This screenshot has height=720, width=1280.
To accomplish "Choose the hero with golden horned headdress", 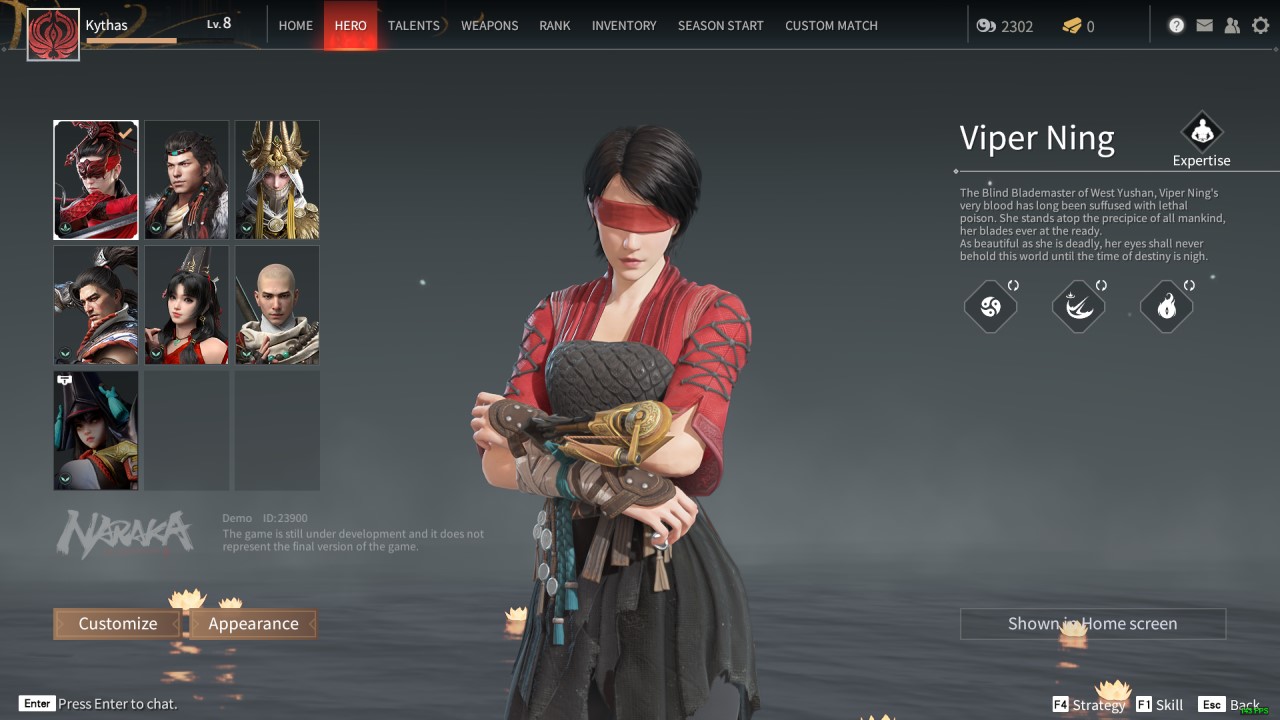I will pyautogui.click(x=277, y=180).
